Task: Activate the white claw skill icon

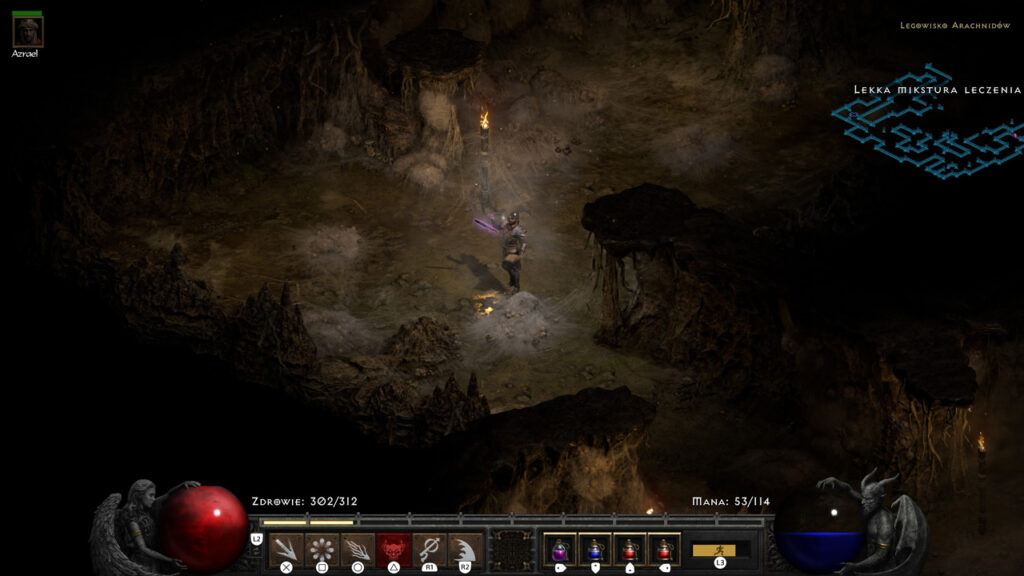Action: [465, 549]
